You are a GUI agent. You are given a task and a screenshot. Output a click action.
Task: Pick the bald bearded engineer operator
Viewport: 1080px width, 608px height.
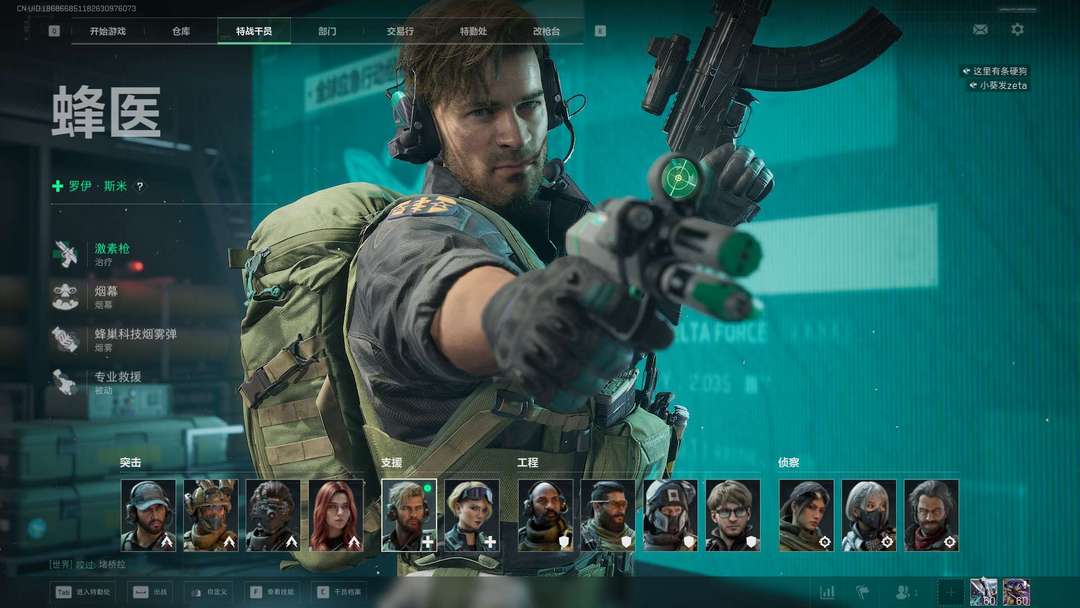click(x=545, y=515)
